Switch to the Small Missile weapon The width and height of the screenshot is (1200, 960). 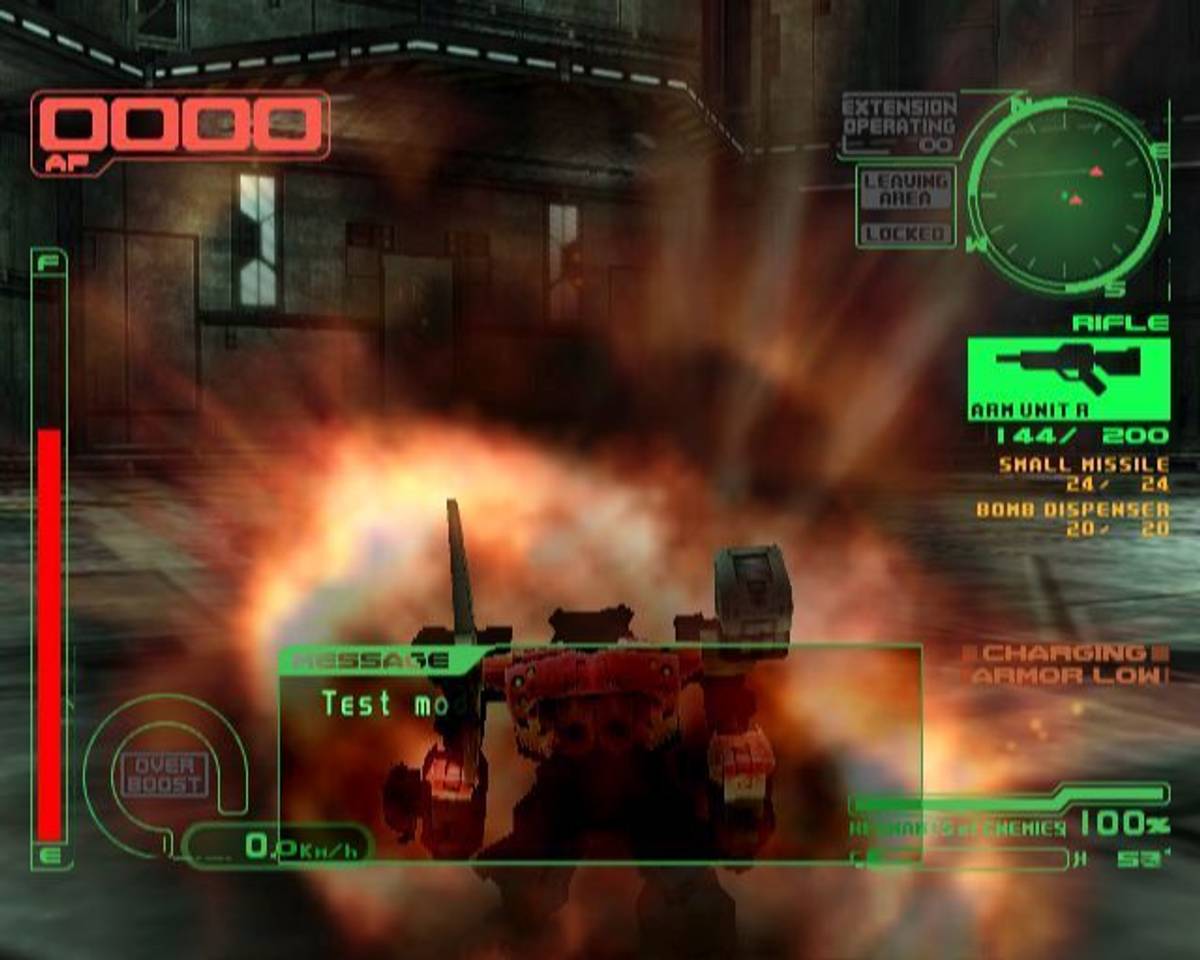(x=1083, y=465)
